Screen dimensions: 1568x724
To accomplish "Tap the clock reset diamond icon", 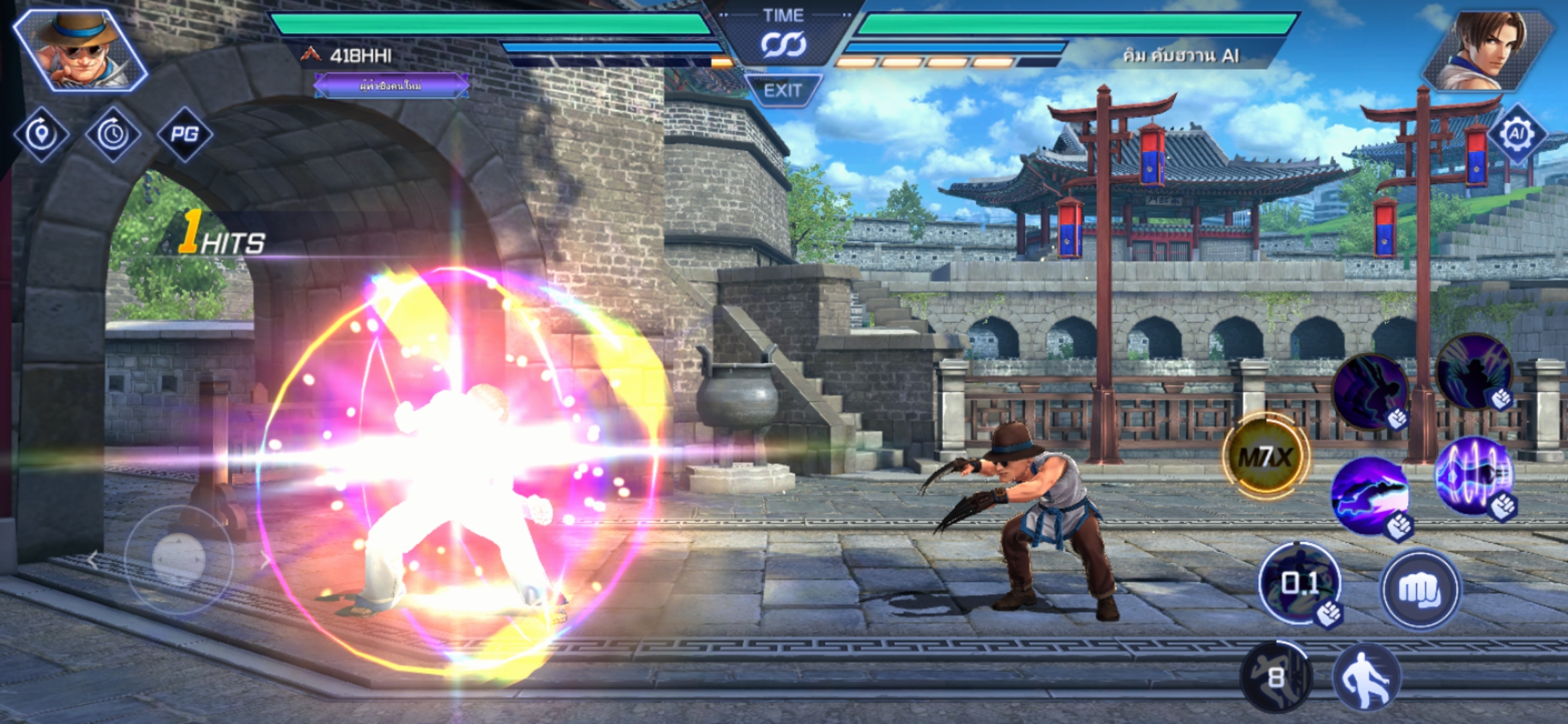I will [113, 134].
